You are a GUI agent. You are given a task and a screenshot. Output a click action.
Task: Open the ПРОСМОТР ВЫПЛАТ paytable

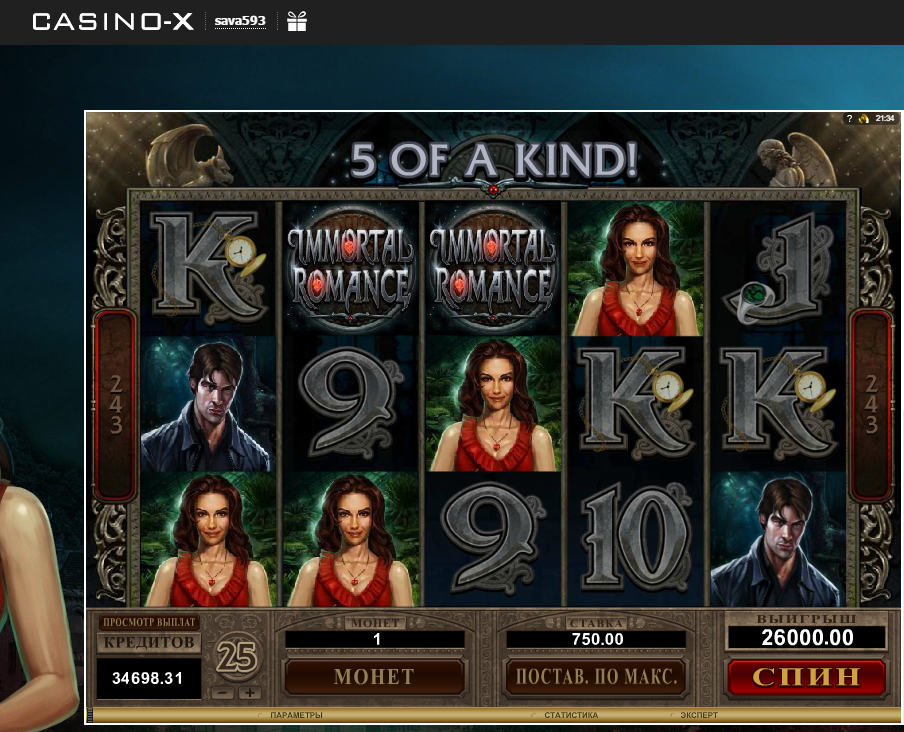click(x=148, y=622)
